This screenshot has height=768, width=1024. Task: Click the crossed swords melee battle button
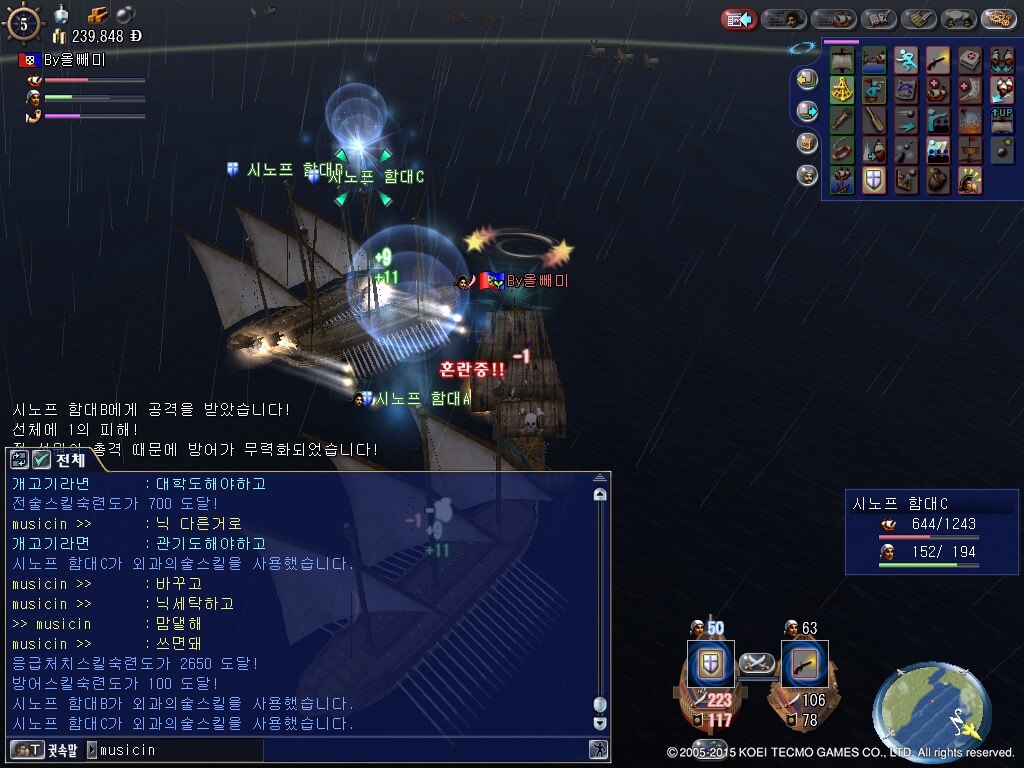coord(757,662)
